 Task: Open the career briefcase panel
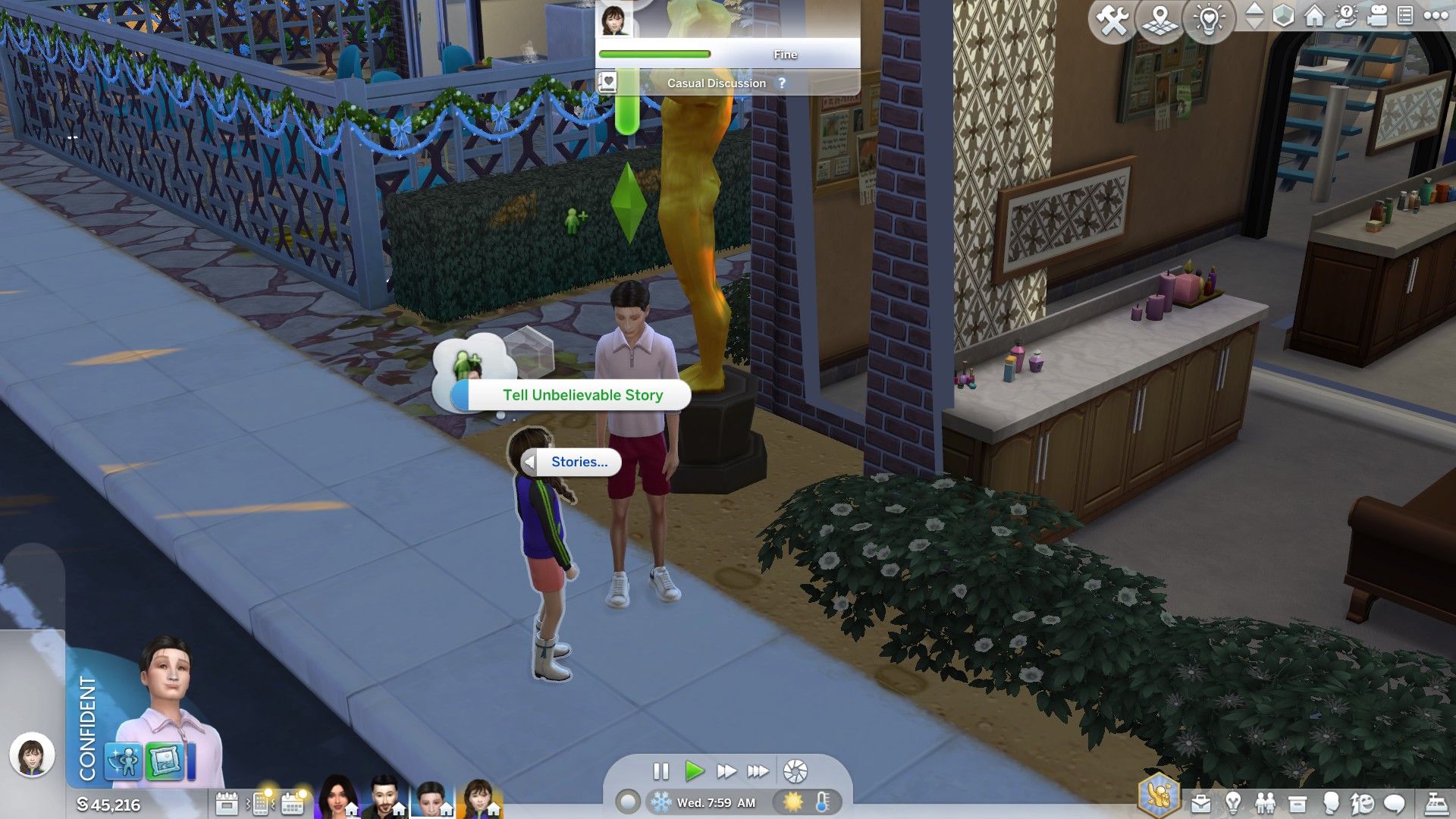1200,803
